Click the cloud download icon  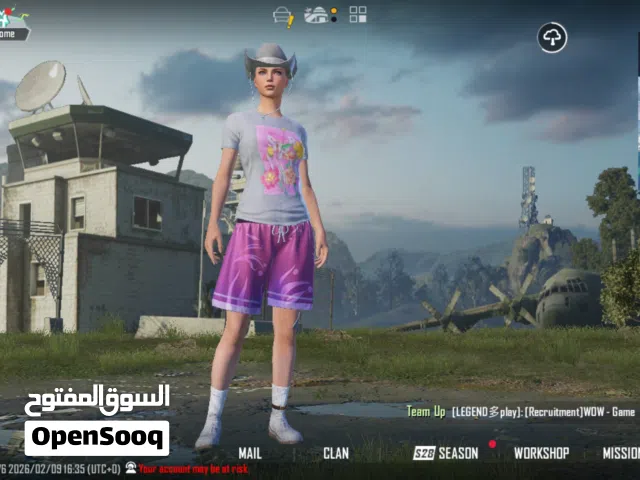[552, 38]
